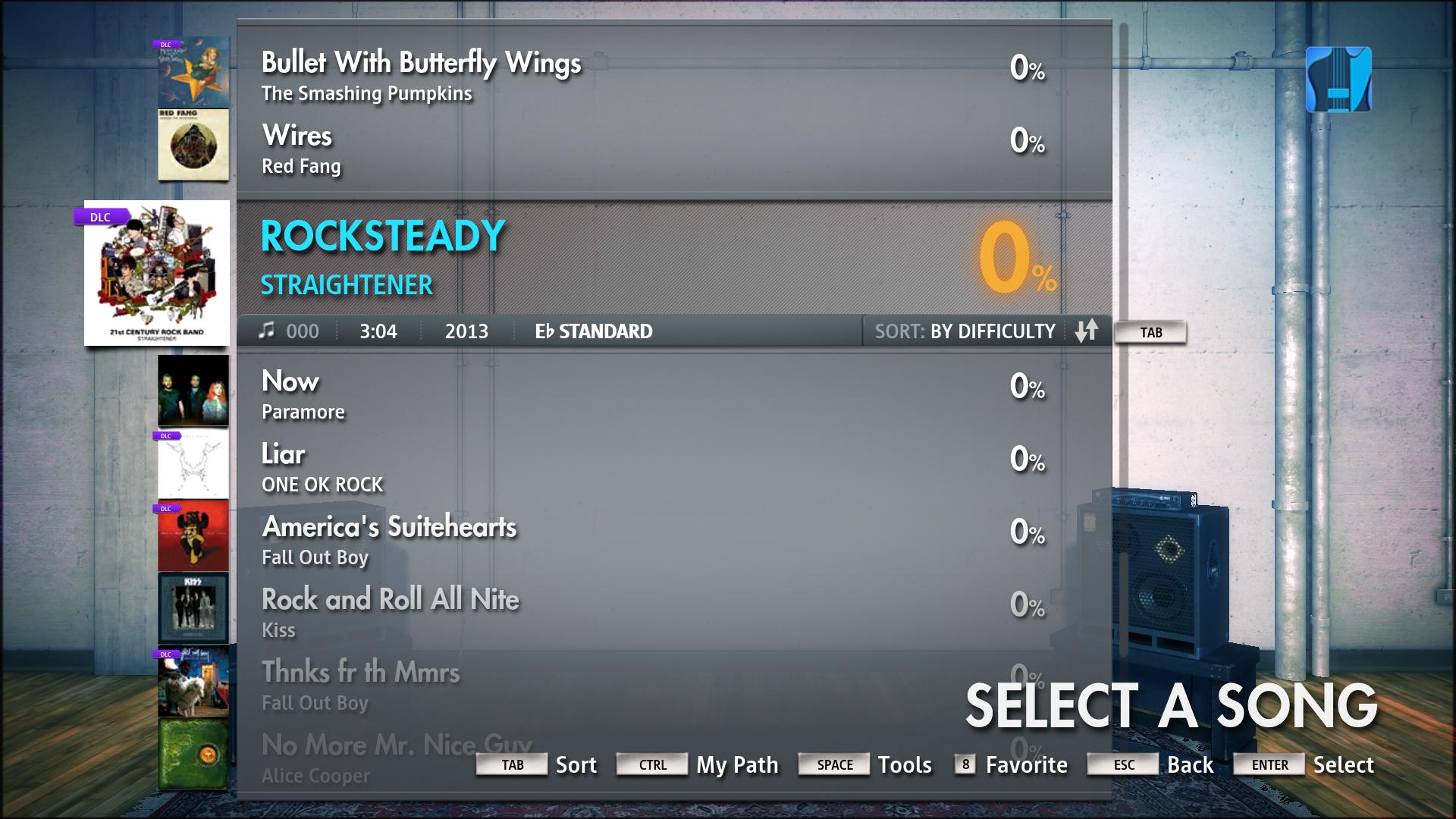Toggle song sorting with the TAB button near the sort bar
1456x819 pixels.
(1150, 332)
